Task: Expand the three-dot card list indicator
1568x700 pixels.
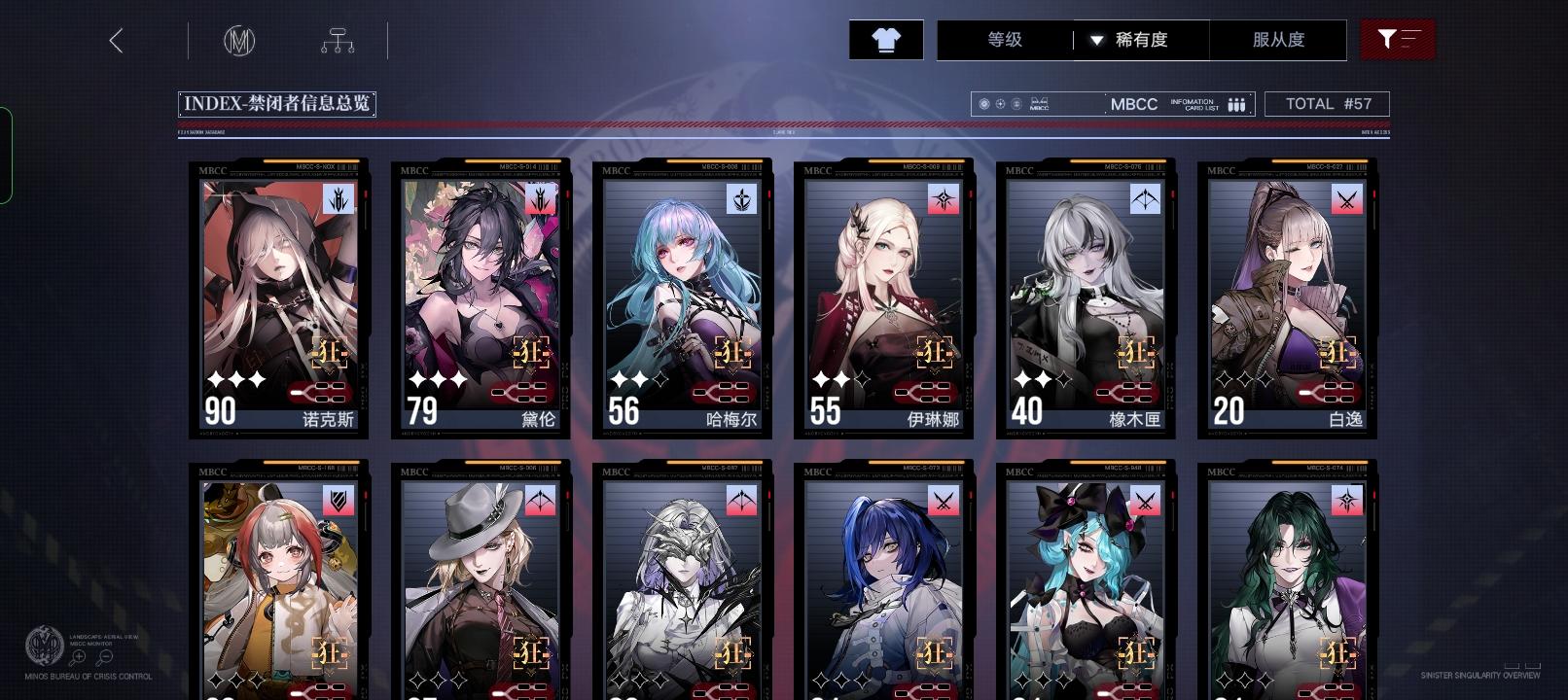Action: coord(1235,103)
